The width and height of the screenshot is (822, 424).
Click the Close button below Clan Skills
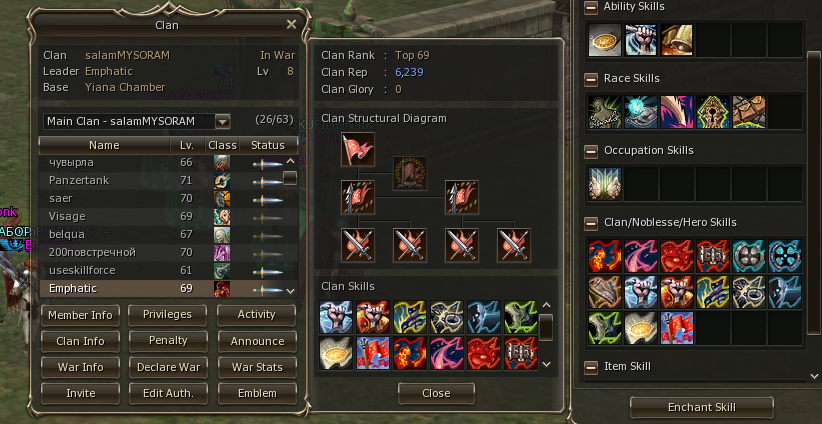pyautogui.click(x=436, y=393)
